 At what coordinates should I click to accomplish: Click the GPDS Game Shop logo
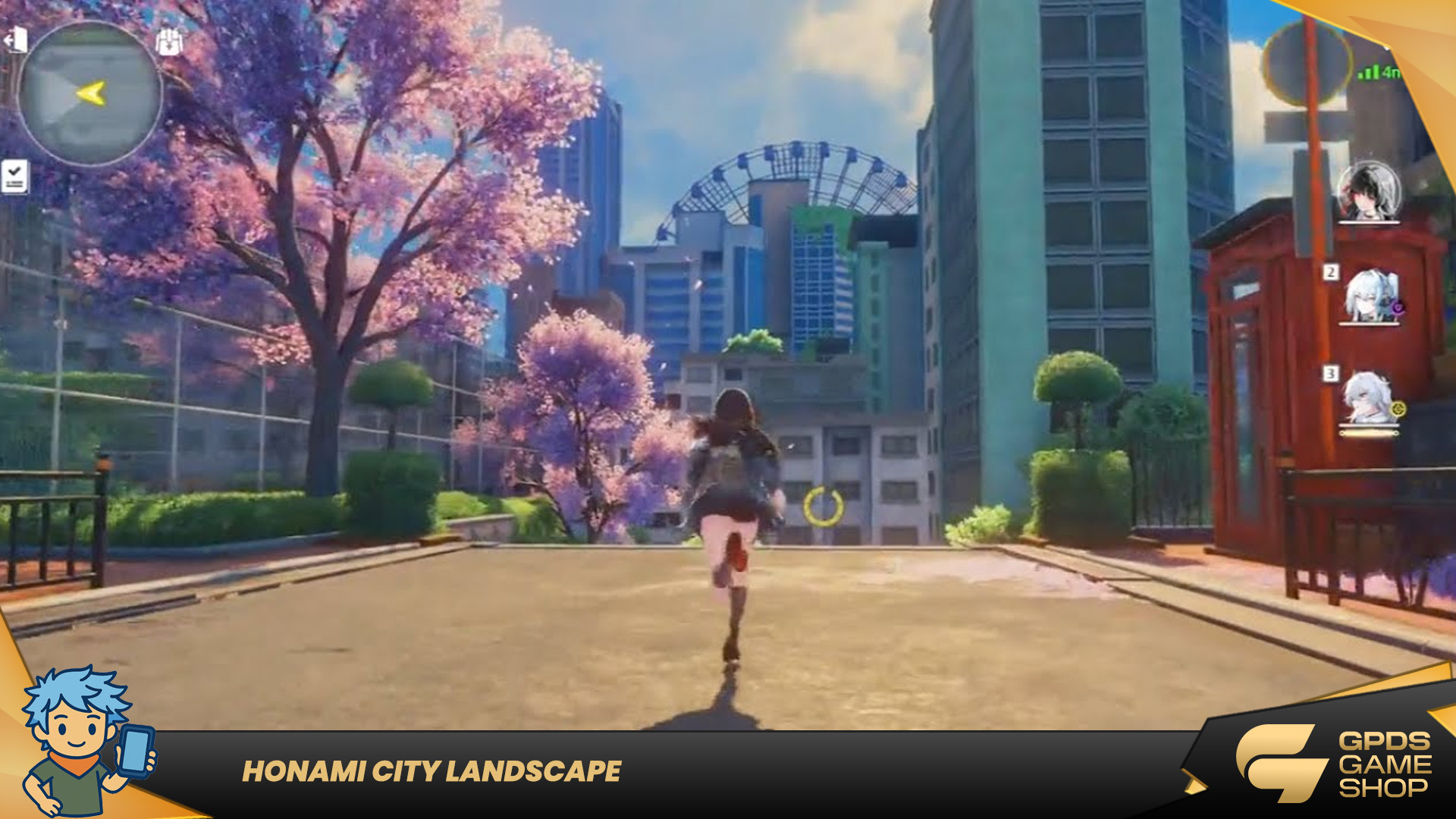[x=1335, y=763]
